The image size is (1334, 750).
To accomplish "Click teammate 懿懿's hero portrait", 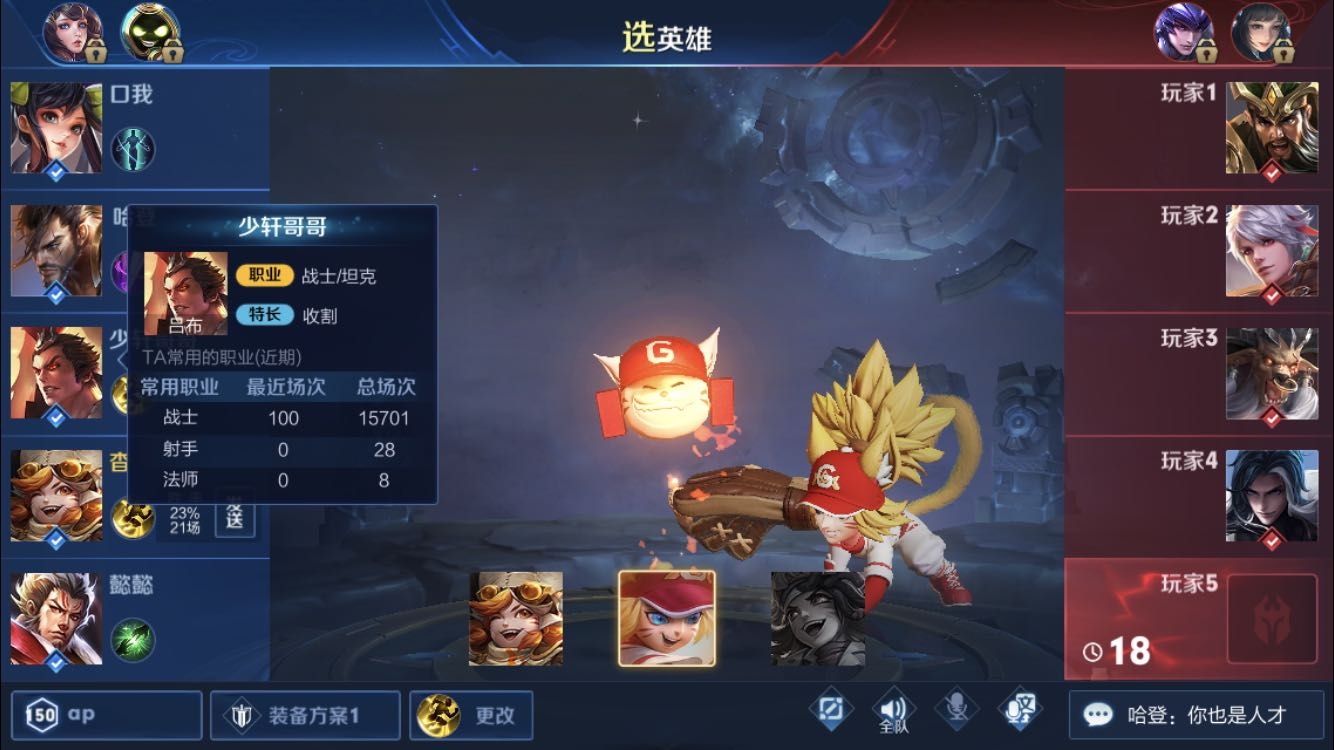I will tap(56, 618).
